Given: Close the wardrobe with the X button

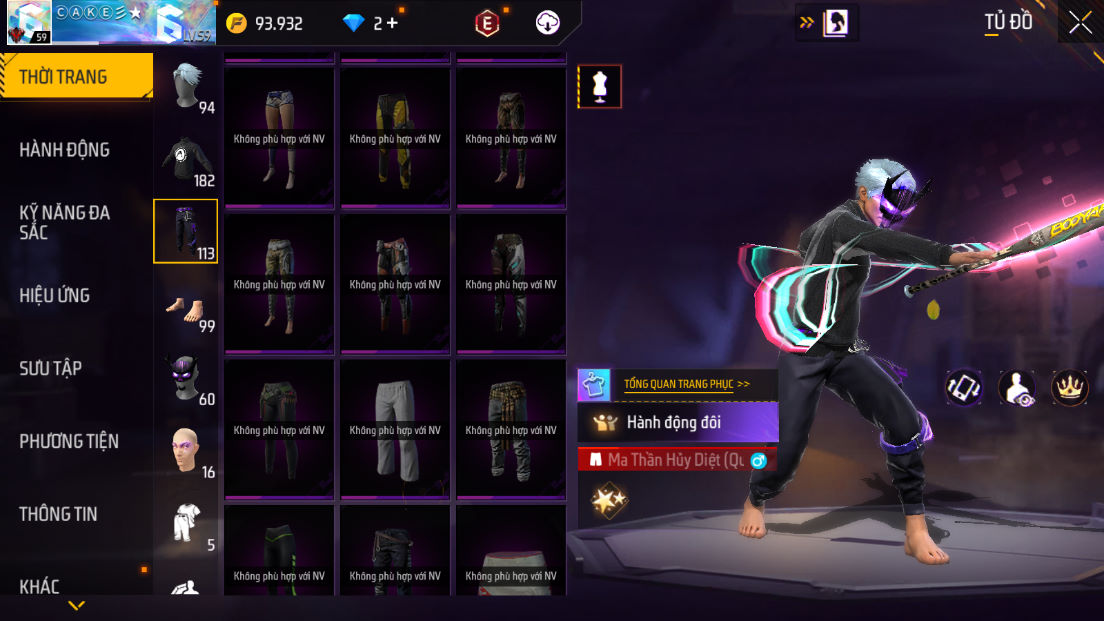Looking at the screenshot, I should click(1080, 23).
